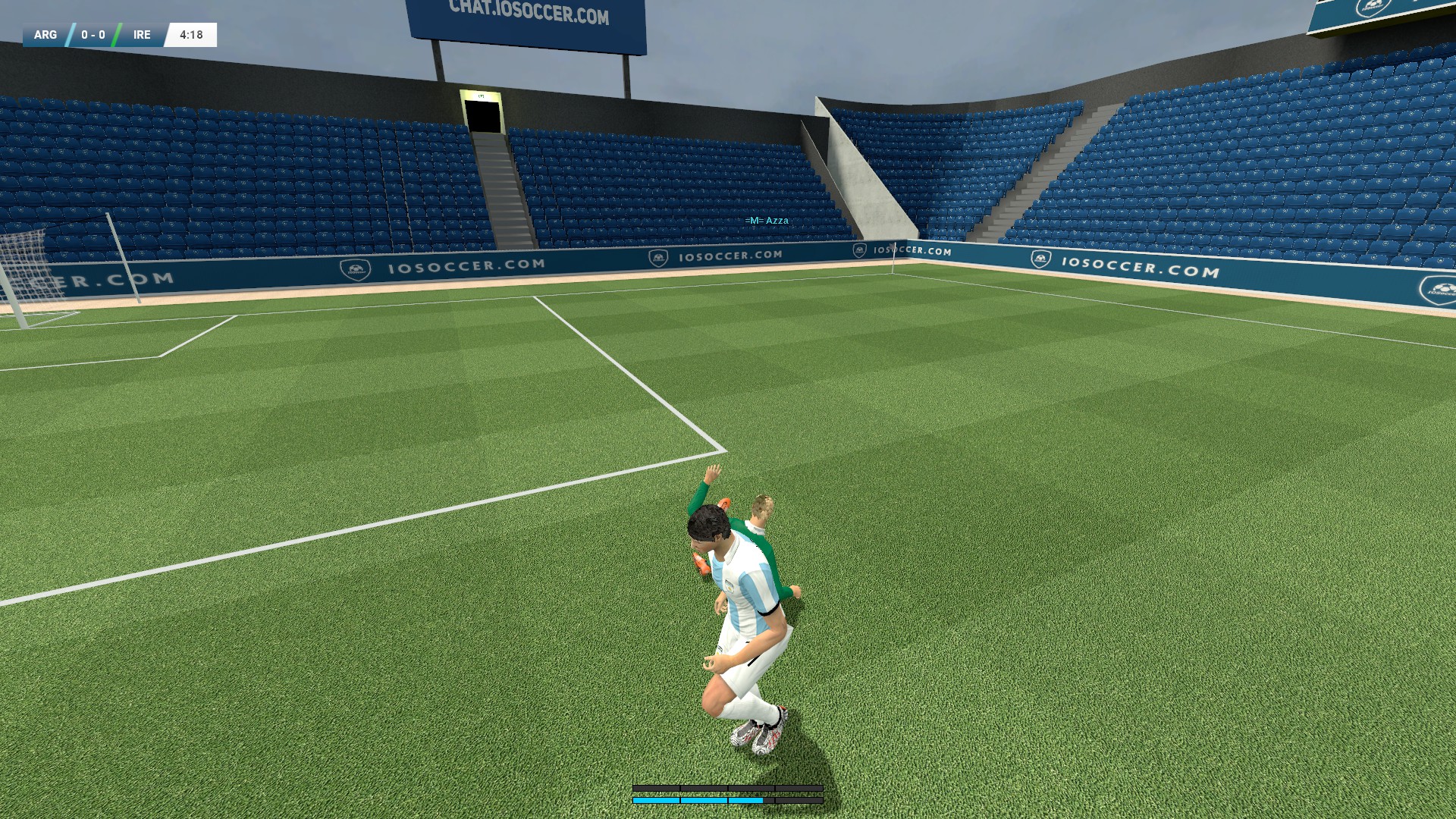Click the =M= Azza player nametag
Image resolution: width=1456 pixels, height=819 pixels.
(x=767, y=220)
